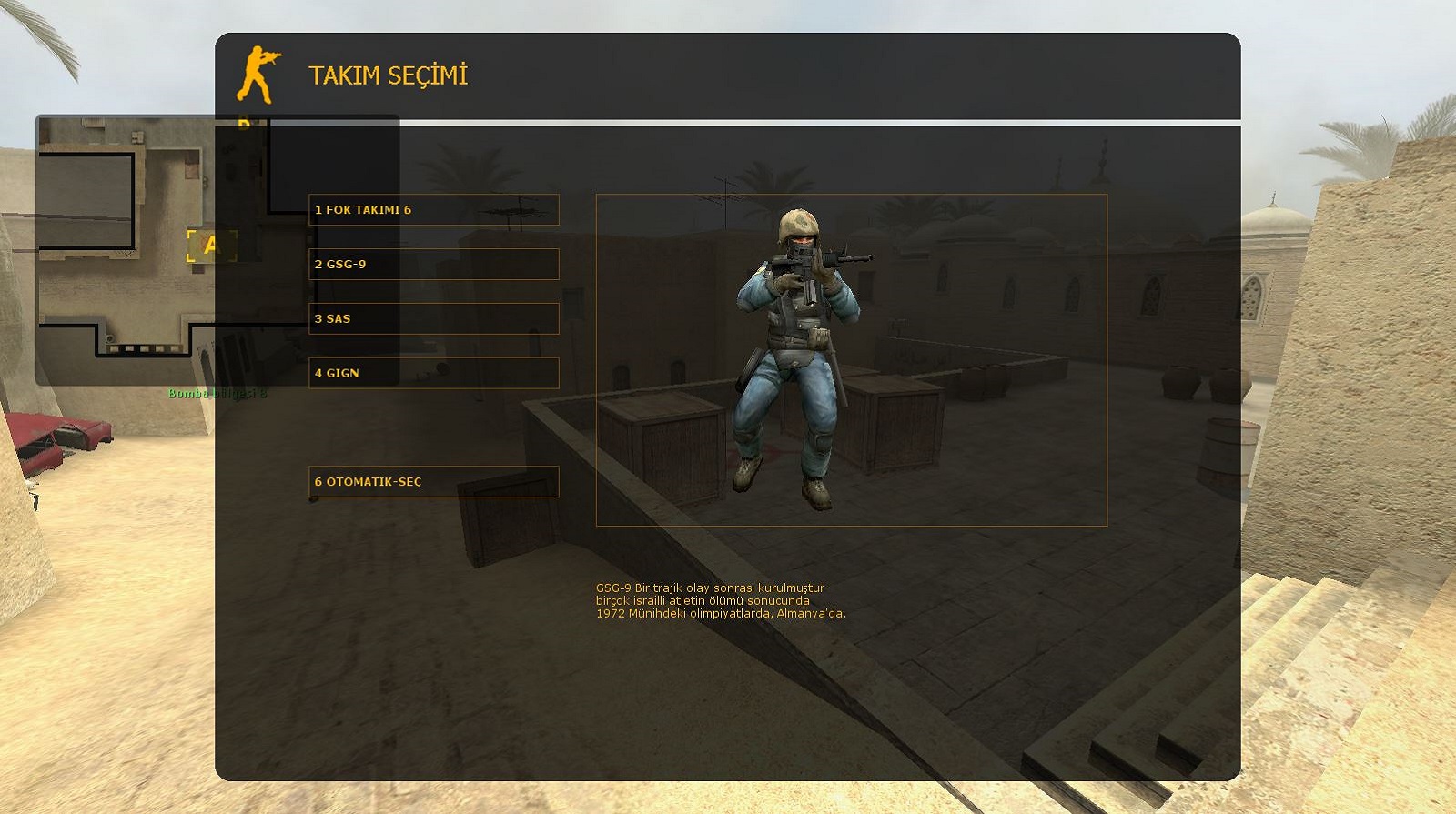Select the FOK TAKIMI 6 team option
Screen dimensions: 1456x814
[433, 210]
